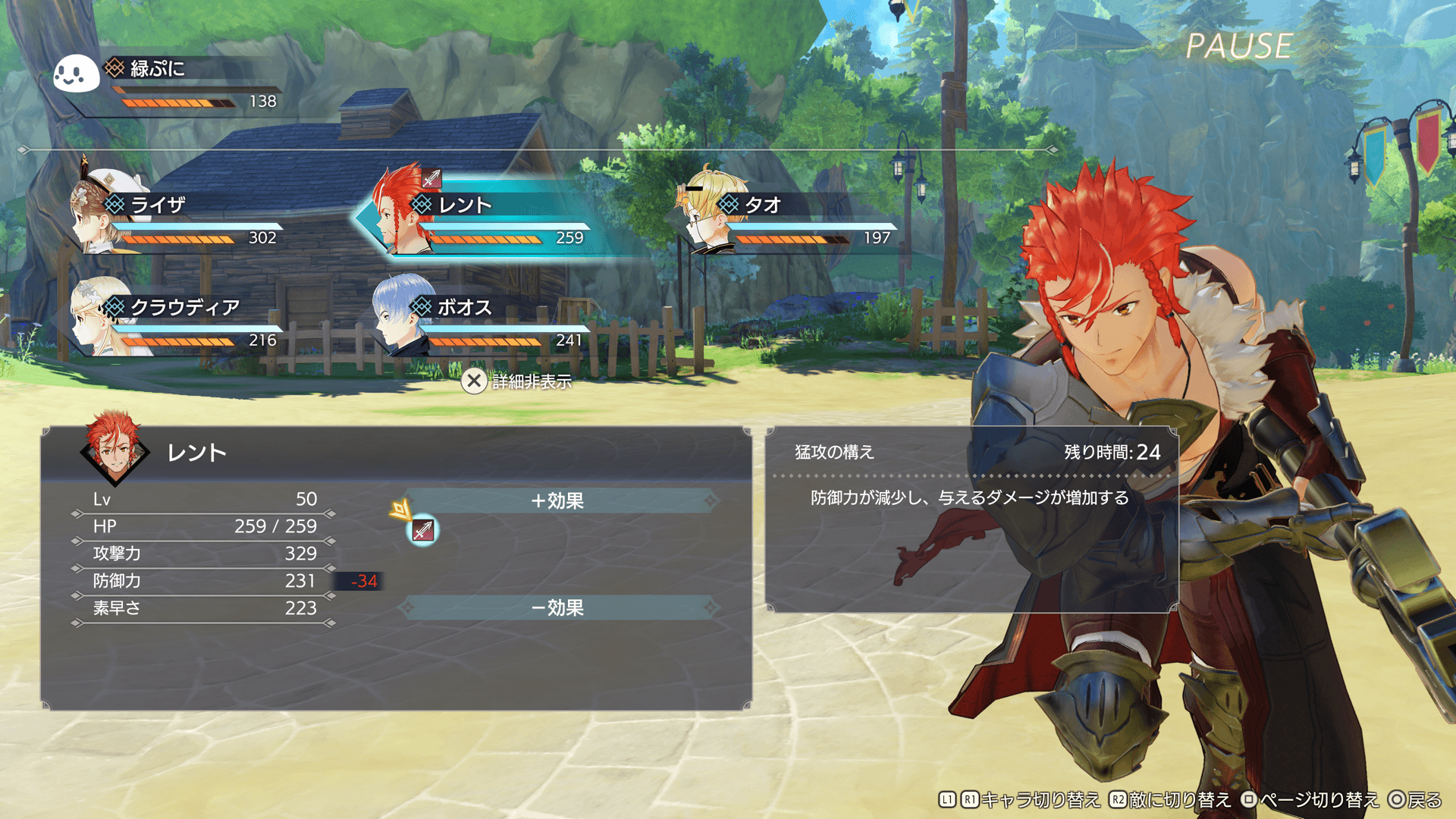The image size is (1456, 819).
Task: Choose クラウディア in the party list
Action: coord(182,321)
